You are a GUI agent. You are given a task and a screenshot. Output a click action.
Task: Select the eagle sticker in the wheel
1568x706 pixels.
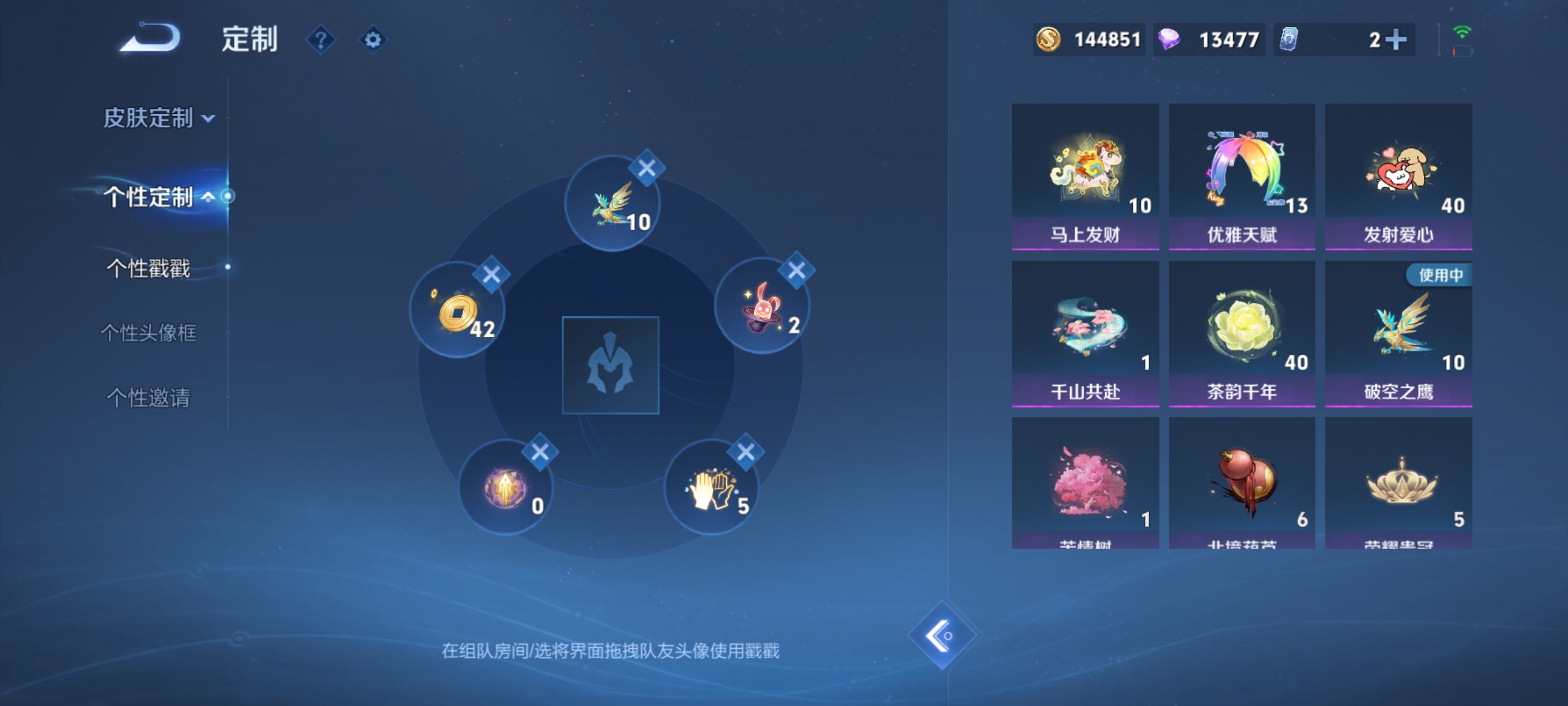click(x=612, y=201)
